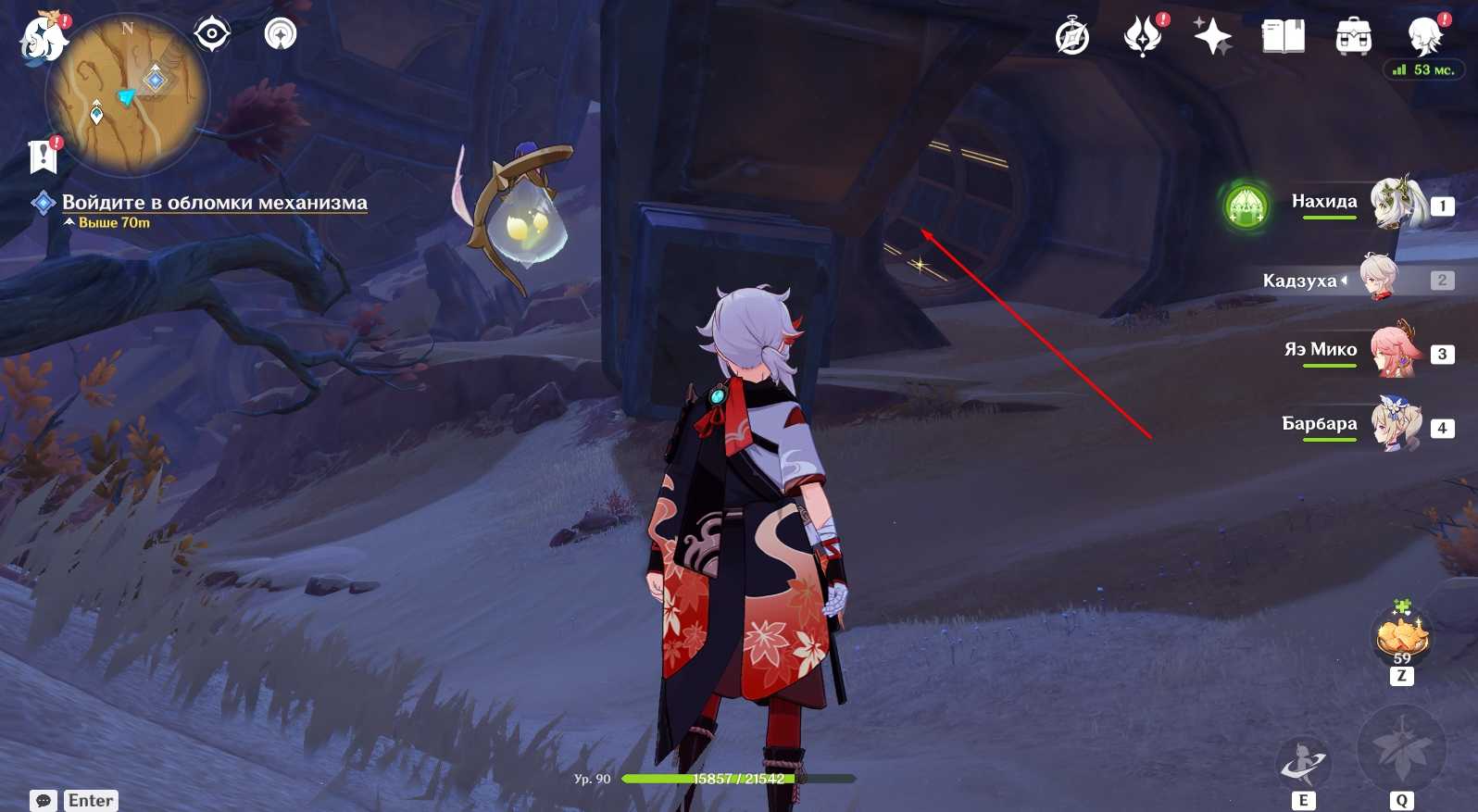Open the quest log bookmark icon
1478x812 pixels.
[x=43, y=156]
